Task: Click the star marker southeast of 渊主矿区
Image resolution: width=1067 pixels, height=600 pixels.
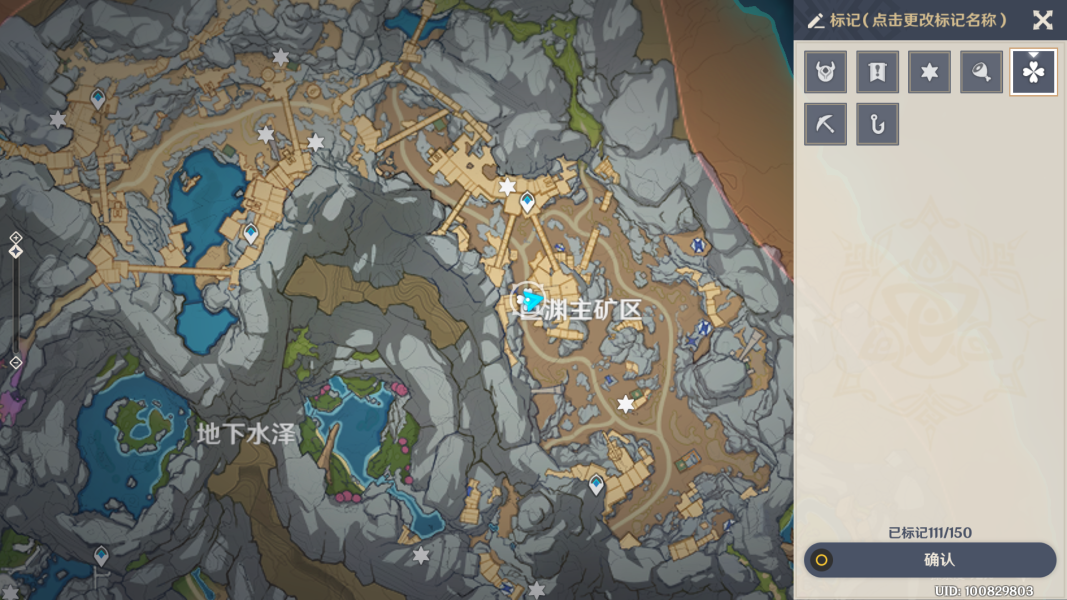Action: coord(625,404)
